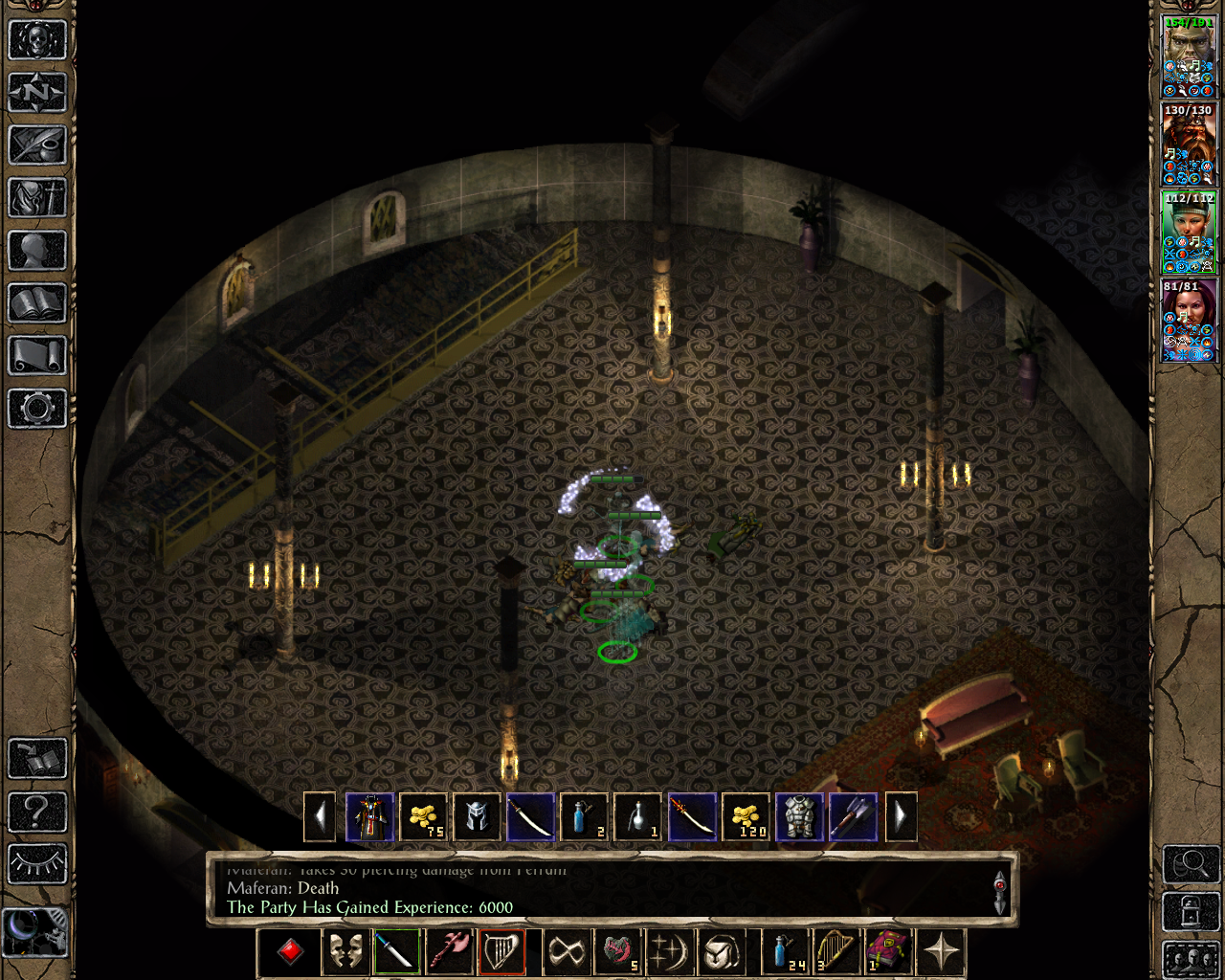This screenshot has width=1225, height=980.
Task: Select the red-bearded dwarf portrait
Action: tap(1189, 144)
